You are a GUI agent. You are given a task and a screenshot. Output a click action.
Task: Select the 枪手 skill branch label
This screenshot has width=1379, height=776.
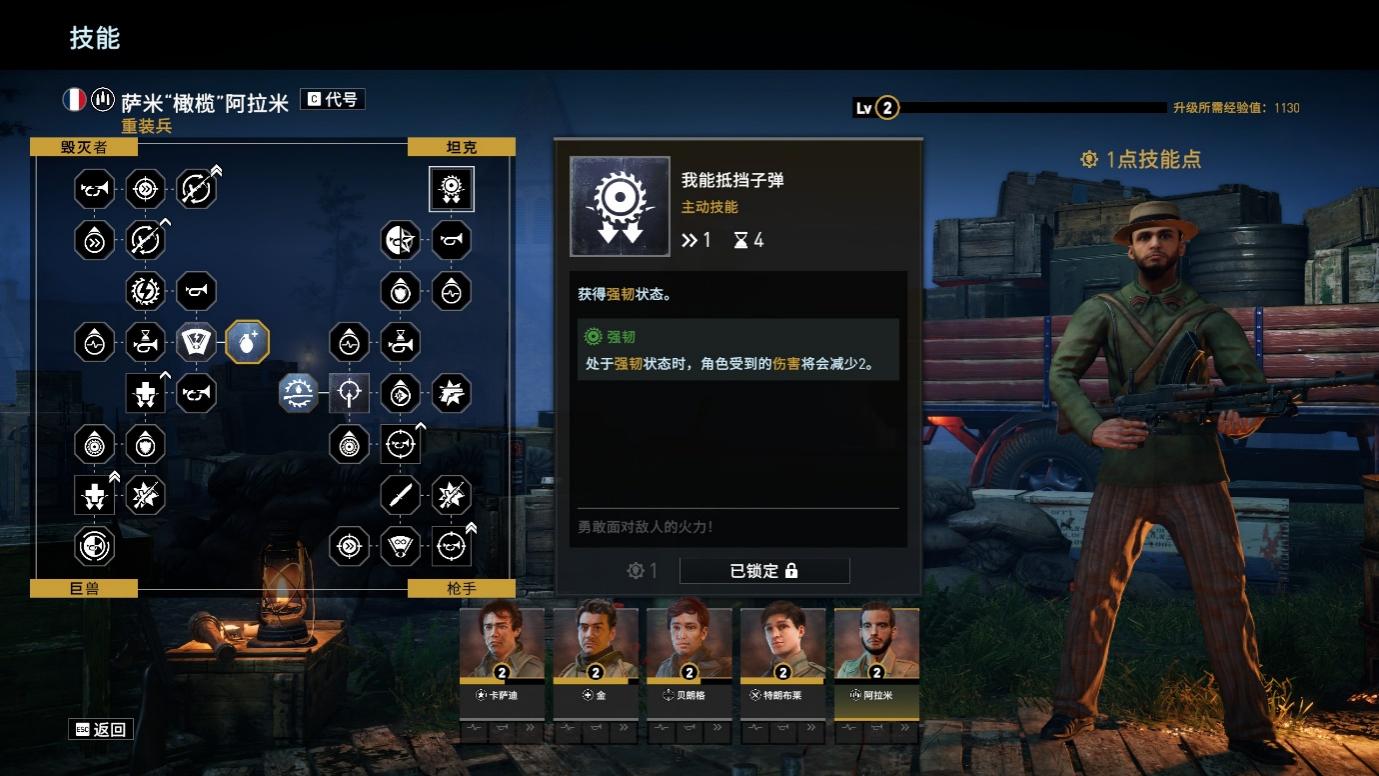(461, 588)
